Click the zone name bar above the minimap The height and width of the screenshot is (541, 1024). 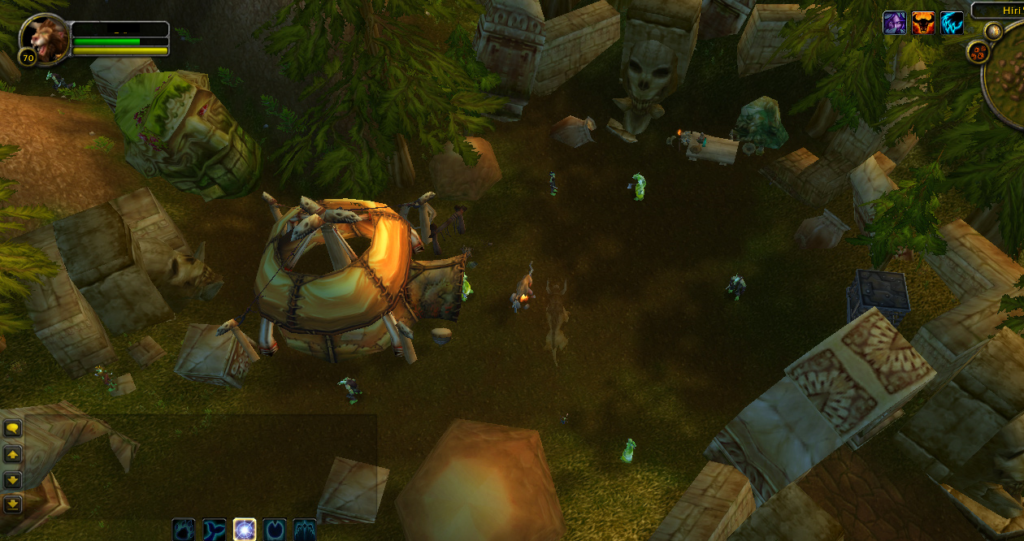(998, 10)
